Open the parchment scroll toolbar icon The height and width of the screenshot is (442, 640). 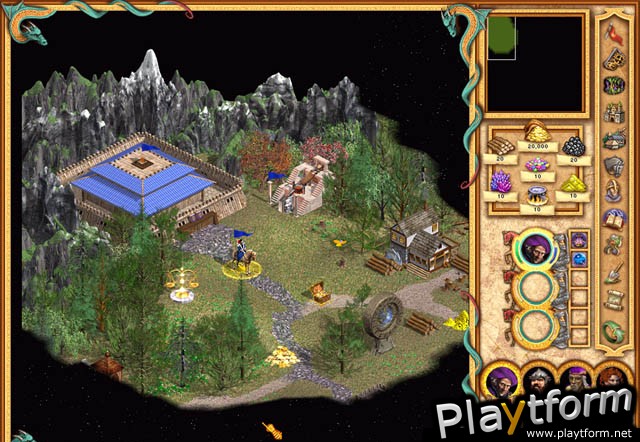(611, 296)
